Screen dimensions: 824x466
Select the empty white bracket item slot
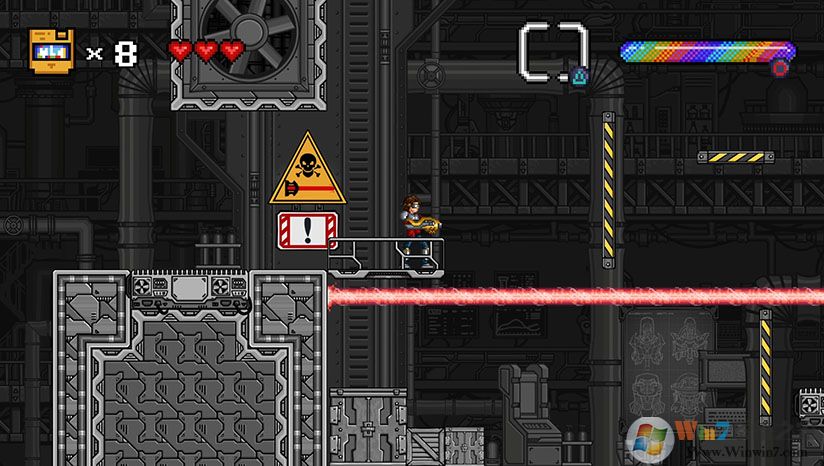[x=552, y=51]
